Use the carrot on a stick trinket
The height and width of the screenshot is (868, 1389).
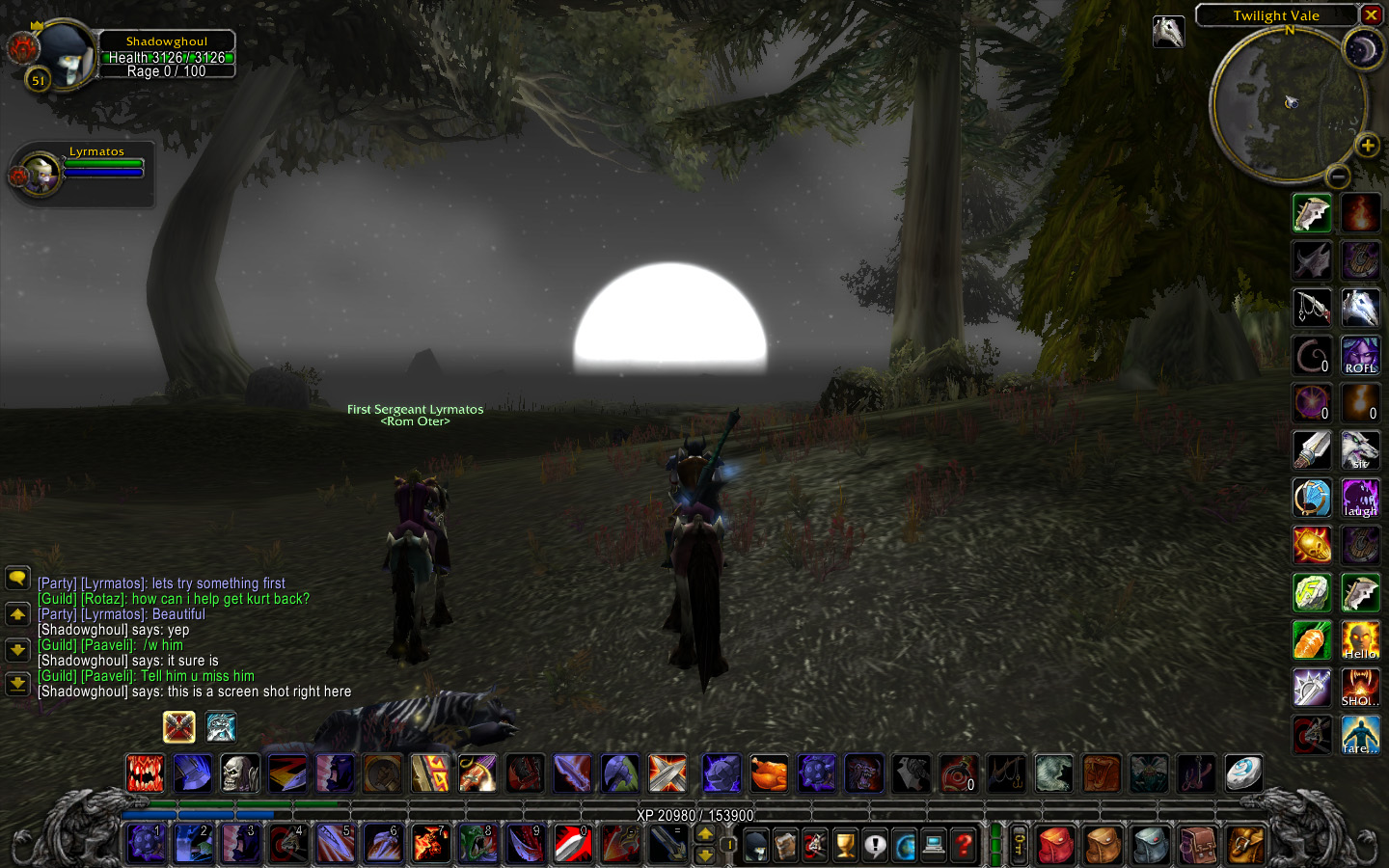[x=1312, y=640]
